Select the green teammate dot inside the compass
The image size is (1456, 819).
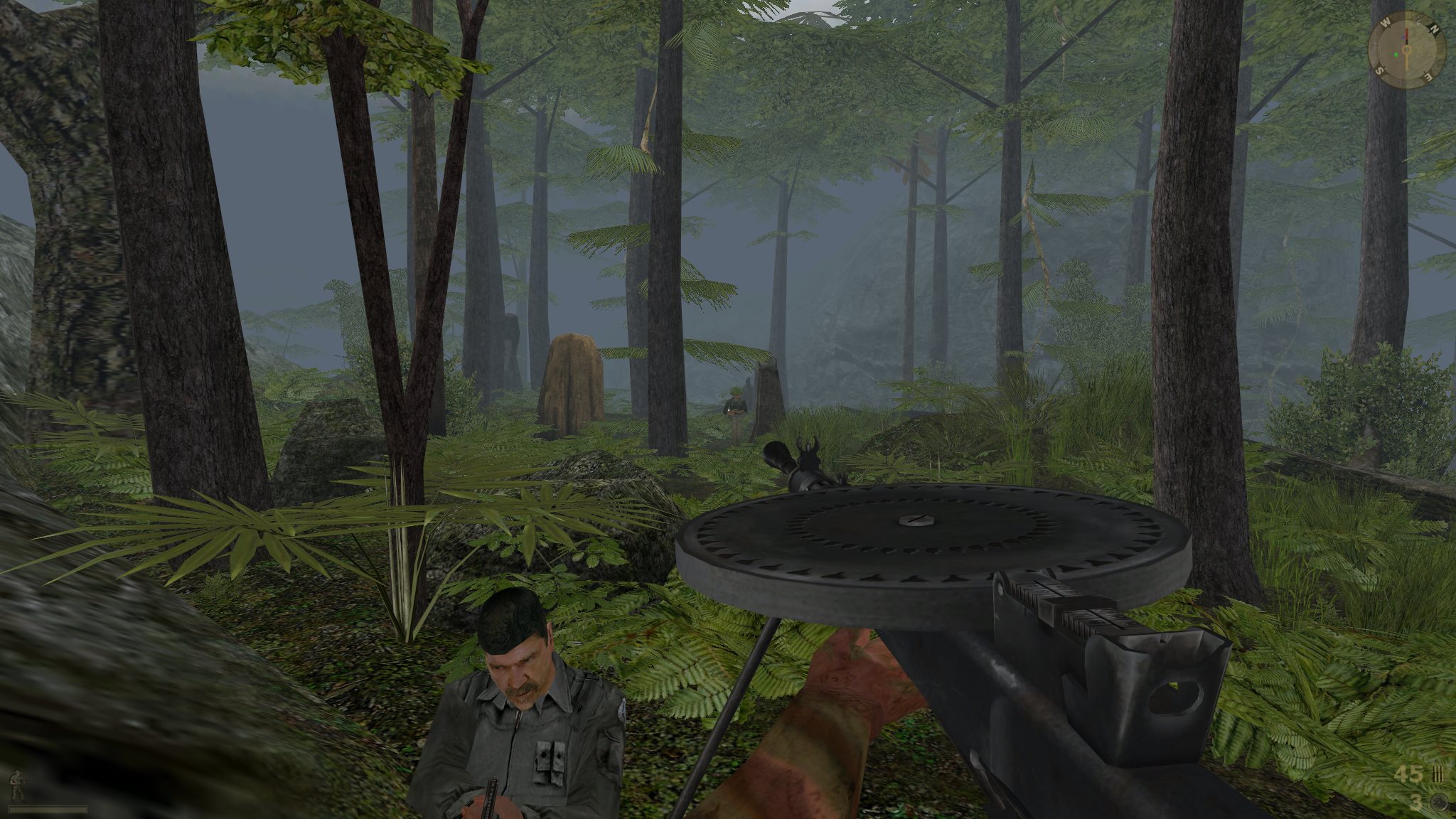[1396, 55]
